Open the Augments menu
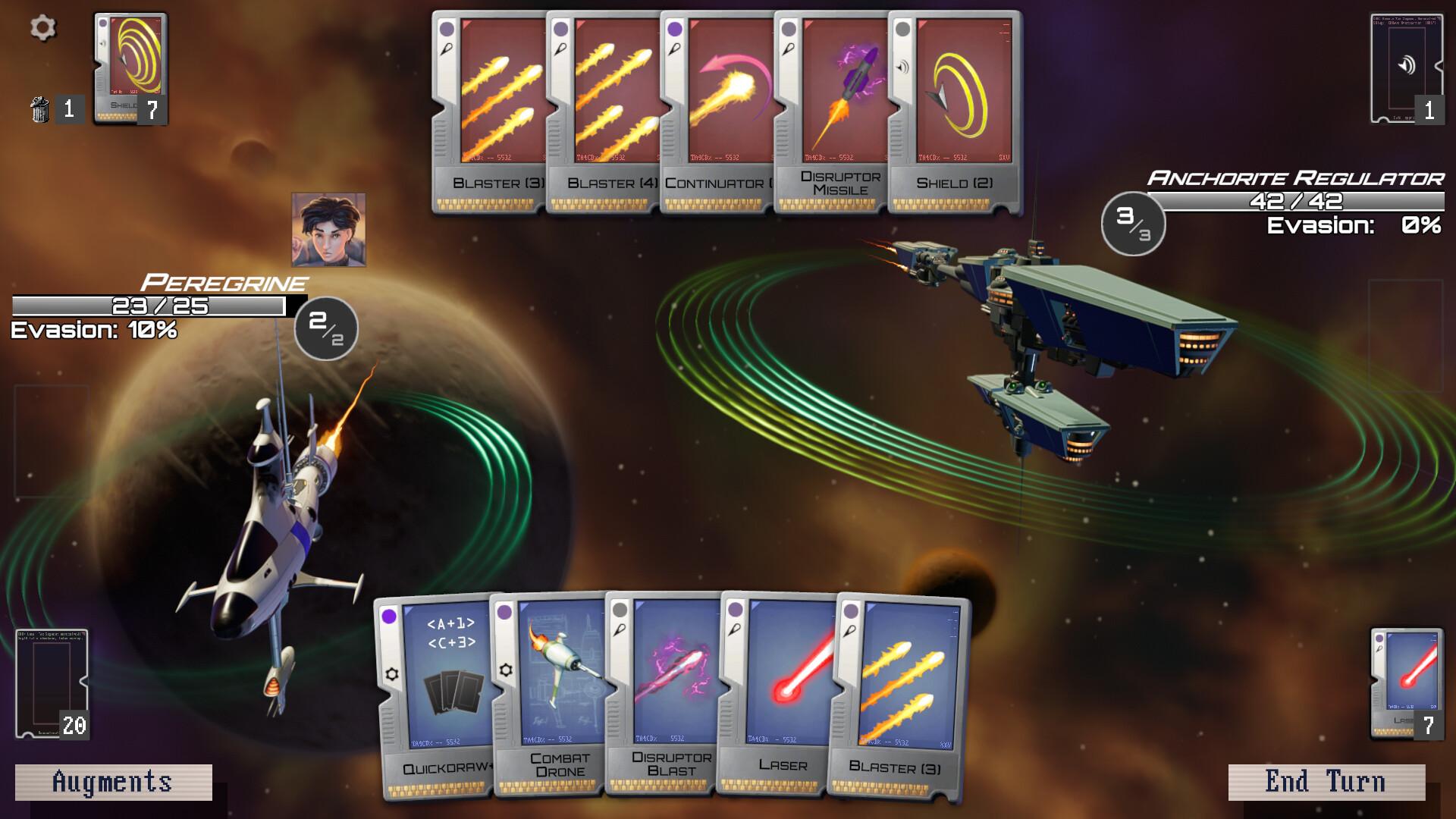Viewport: 1456px width, 819px height. [112, 780]
